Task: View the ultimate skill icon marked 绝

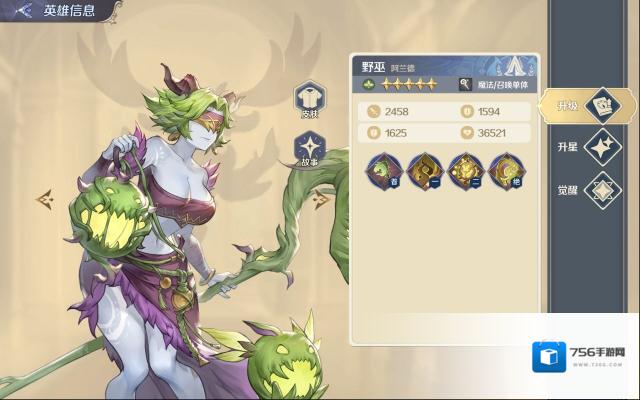Action: pos(507,171)
